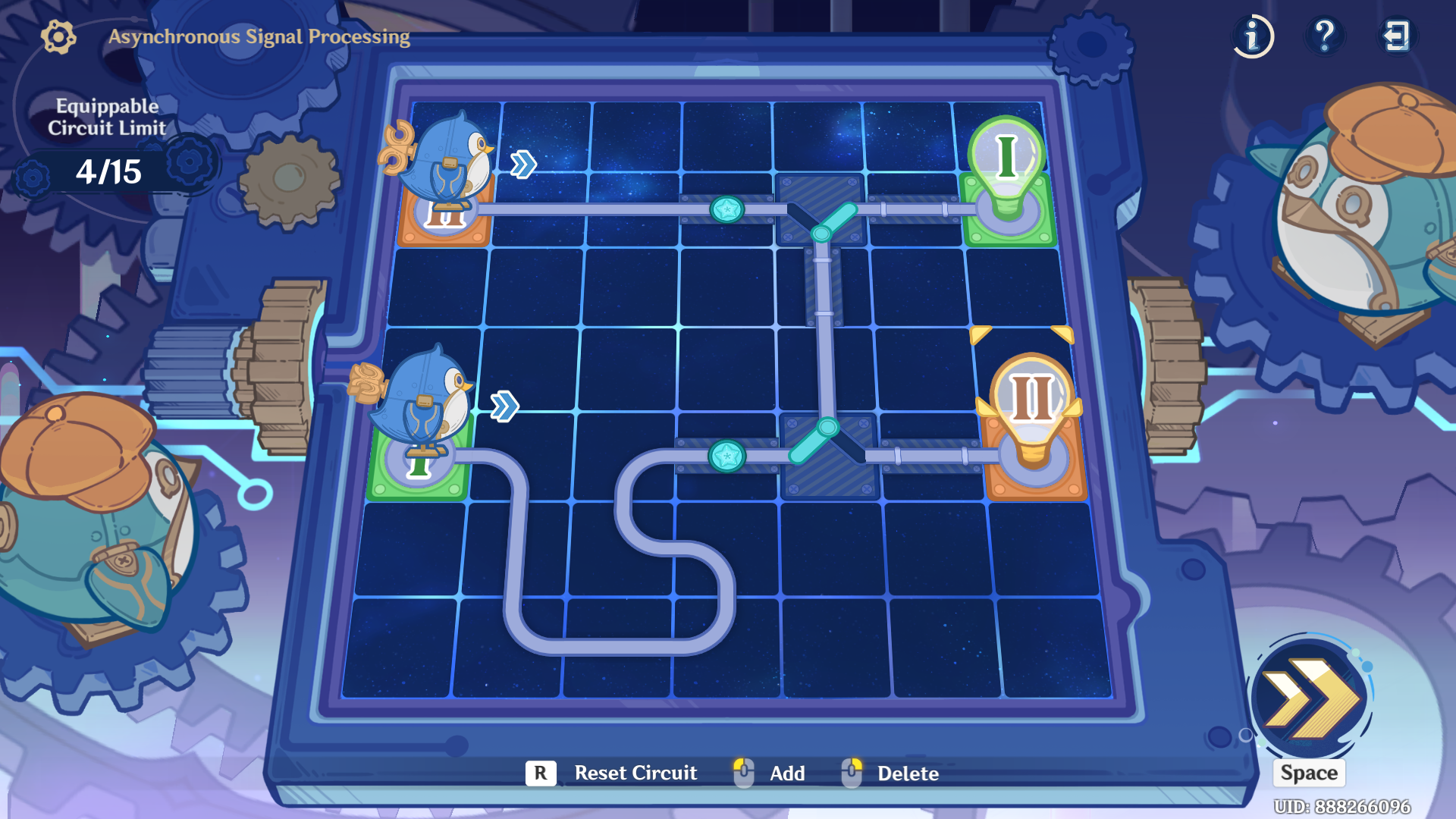Click the 4/15 circuit counter
This screenshot has width=1456, height=819.
pos(110,171)
